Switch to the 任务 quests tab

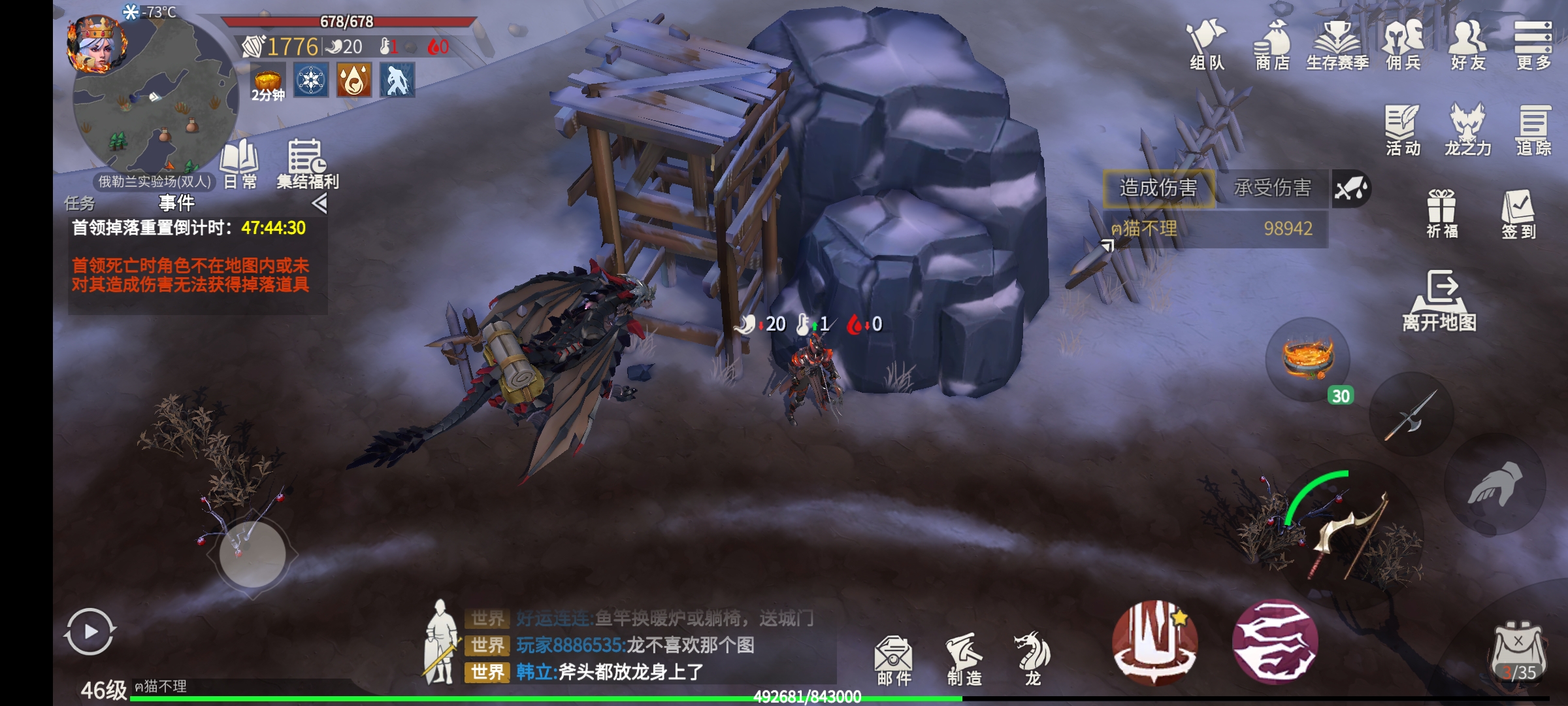tap(80, 203)
